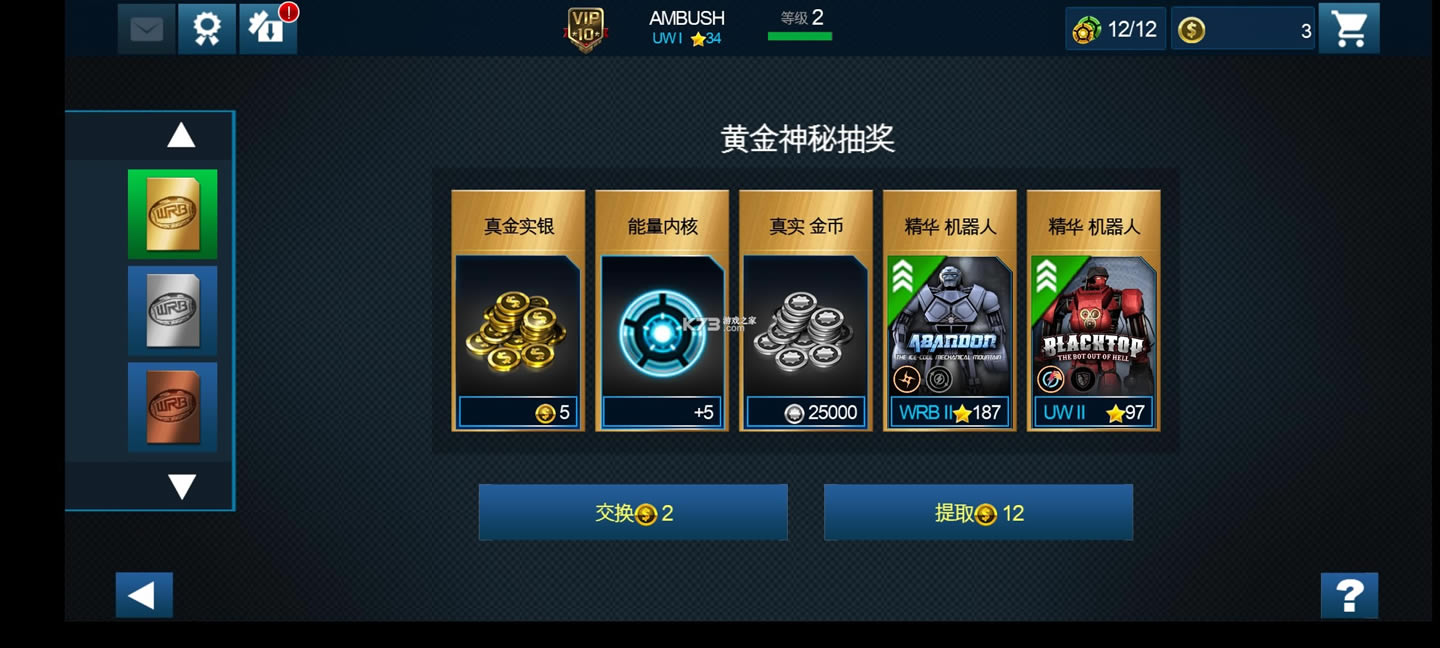
Task: Select the bronze WRB card pack
Action: 172,408
